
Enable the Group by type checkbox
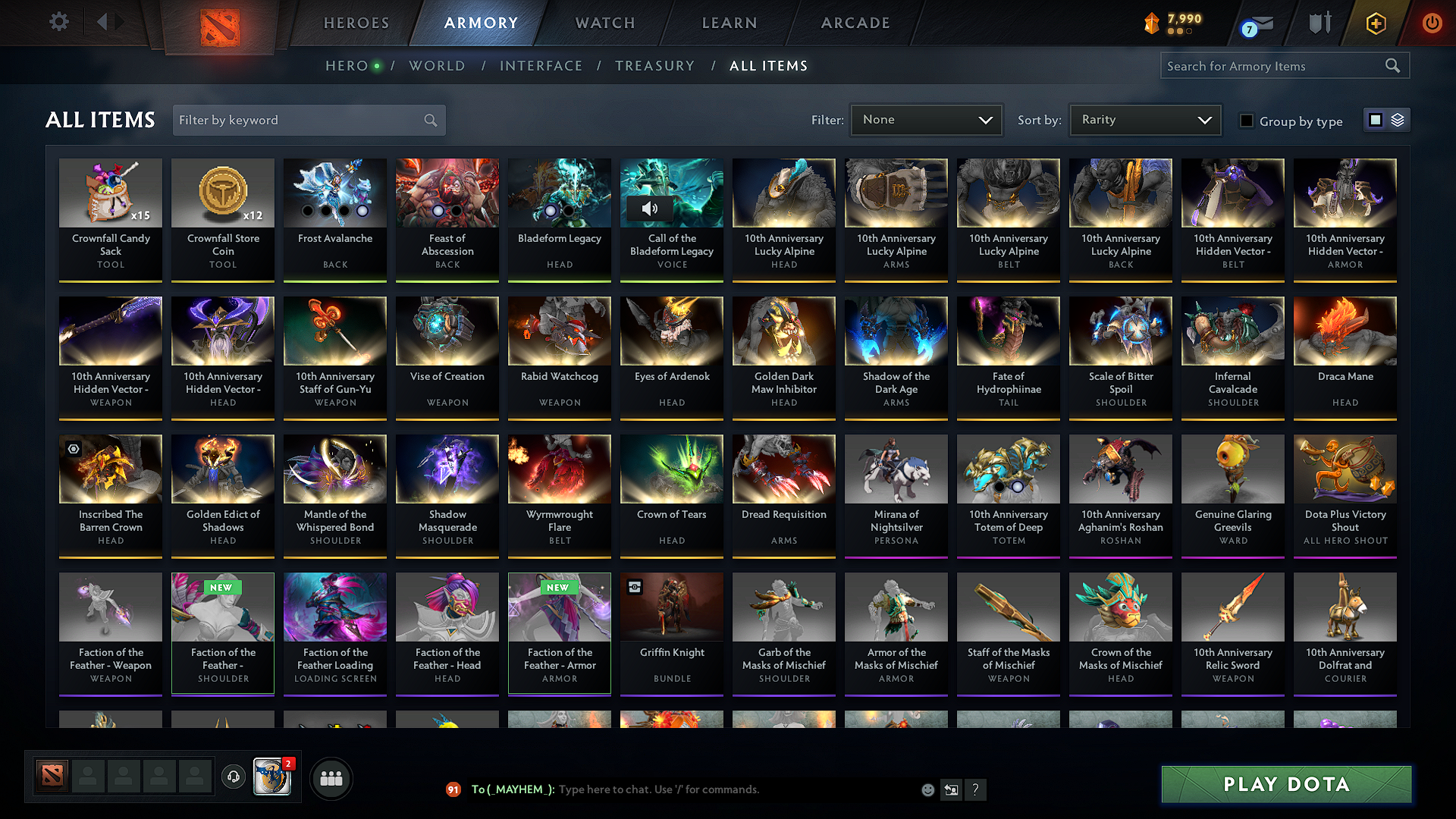pos(1247,121)
